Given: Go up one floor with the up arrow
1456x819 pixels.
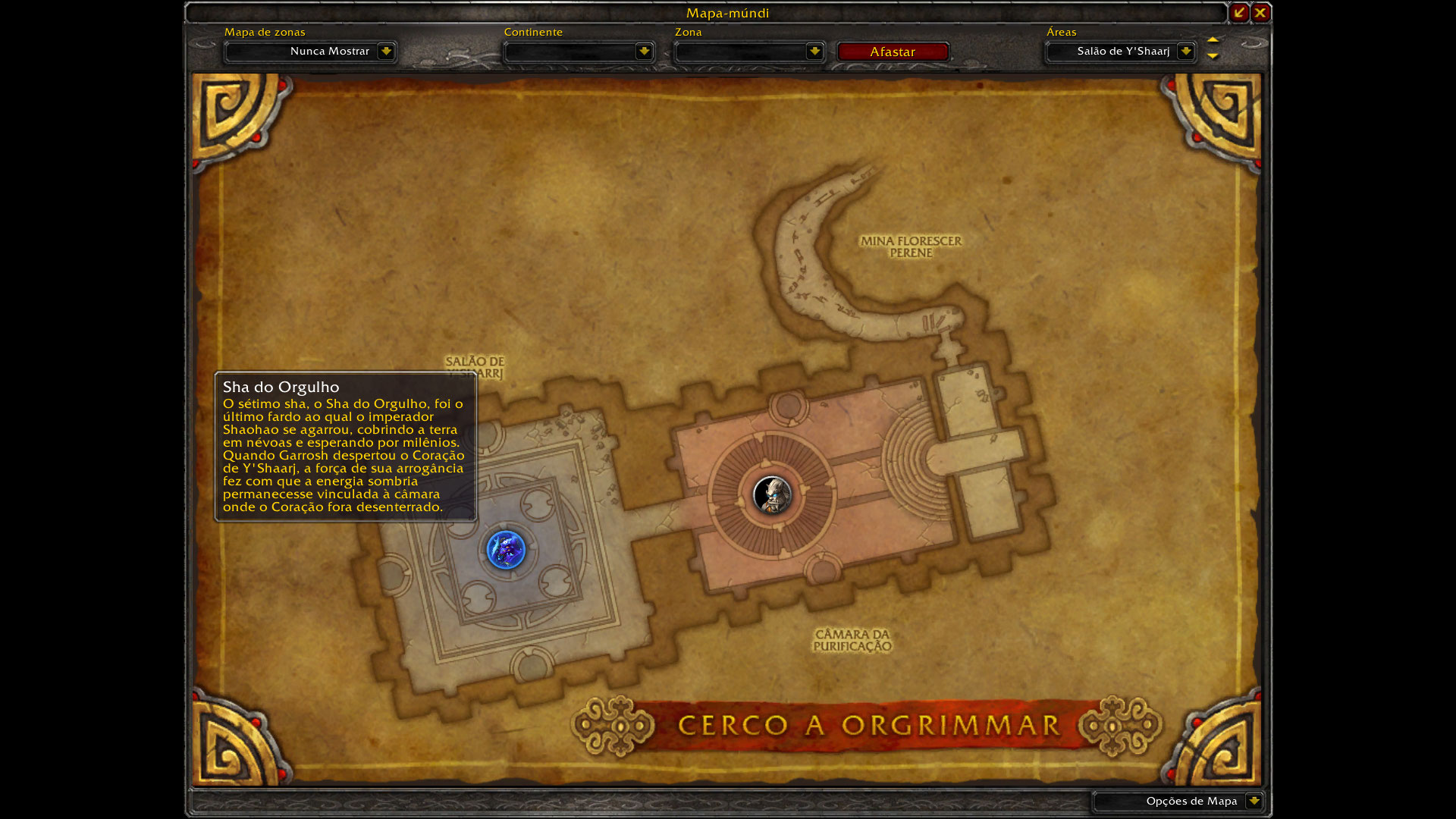Looking at the screenshot, I should tap(1213, 40).
